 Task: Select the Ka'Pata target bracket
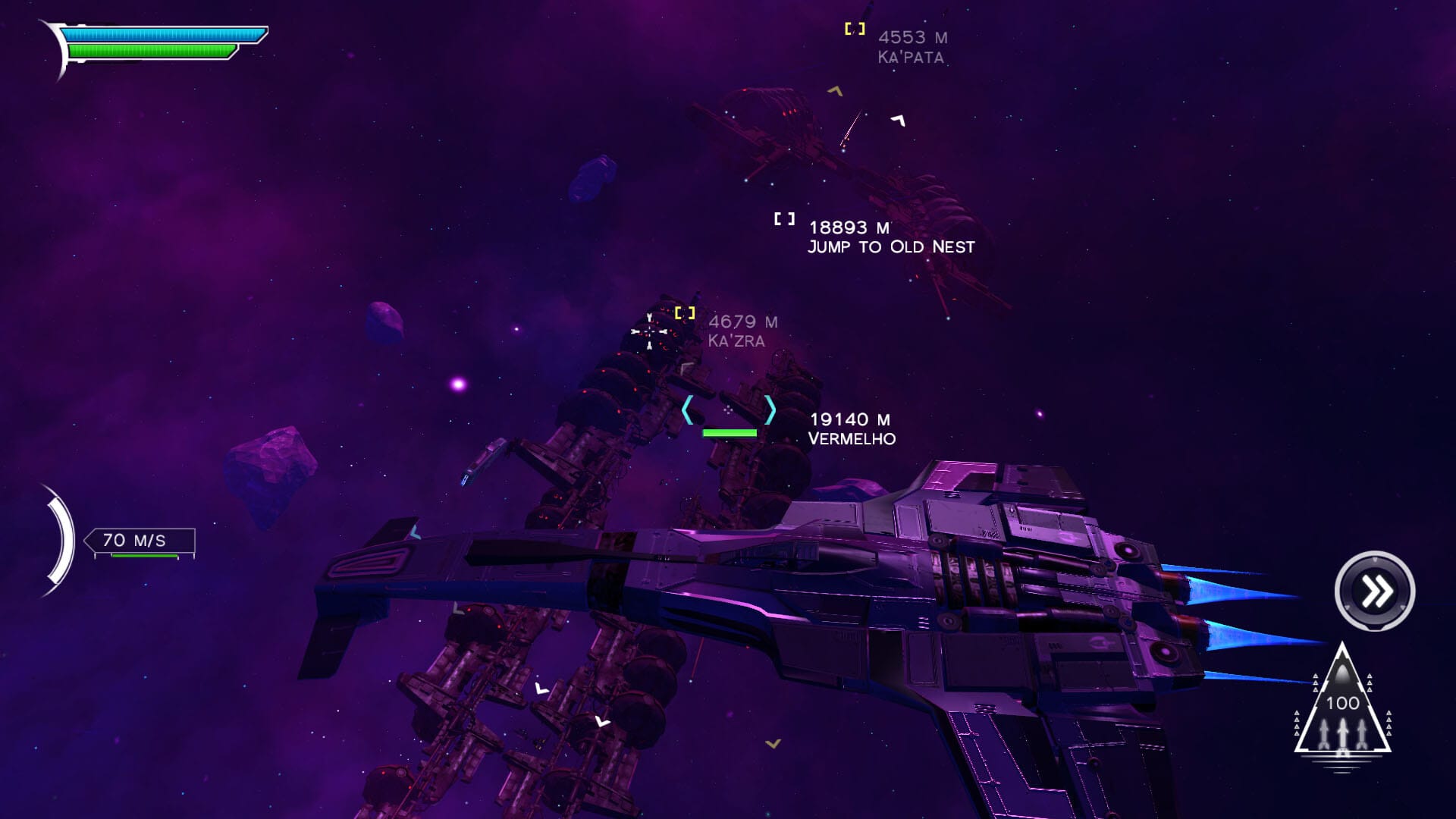[855, 28]
